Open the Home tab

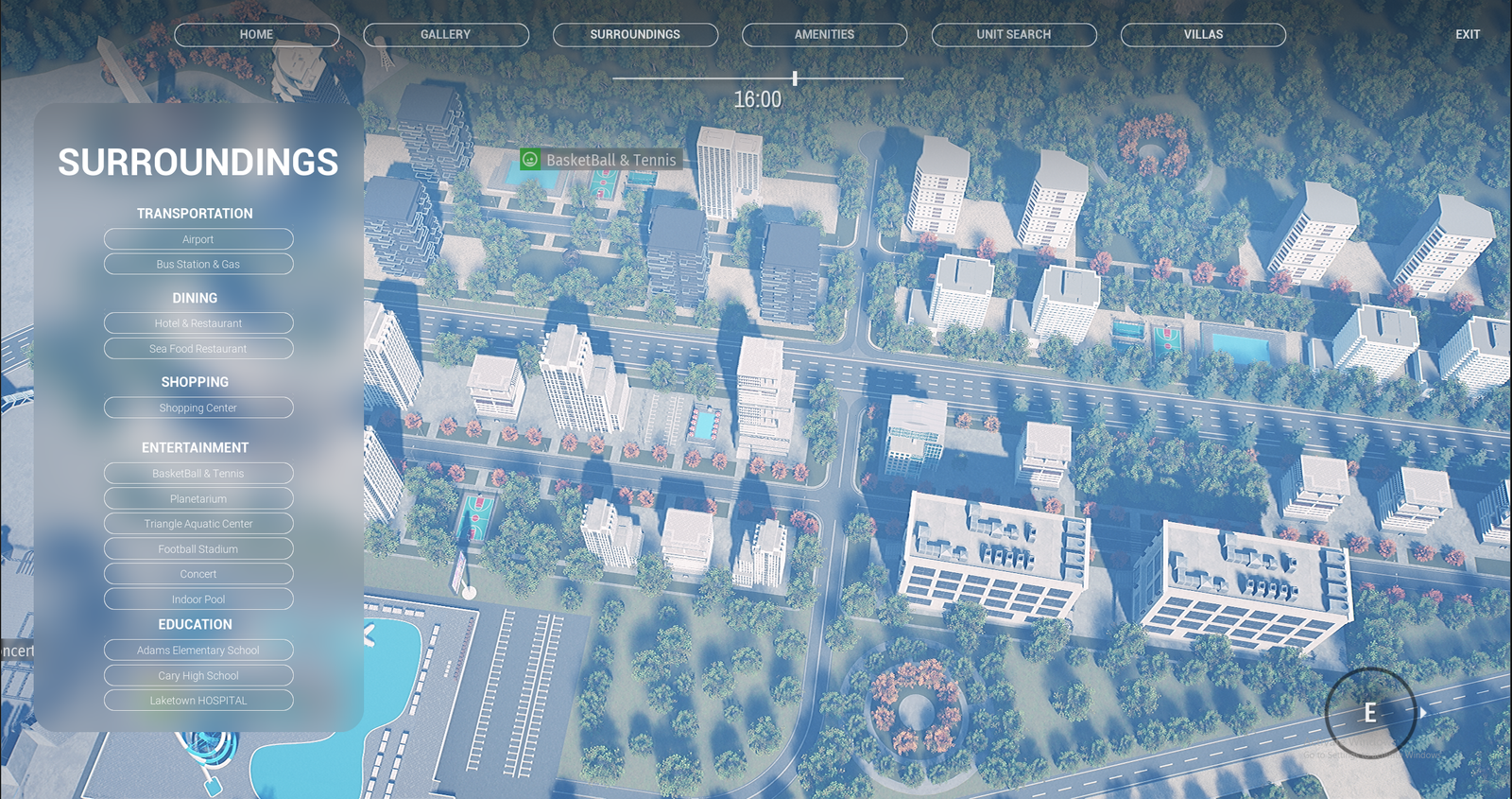tap(256, 35)
